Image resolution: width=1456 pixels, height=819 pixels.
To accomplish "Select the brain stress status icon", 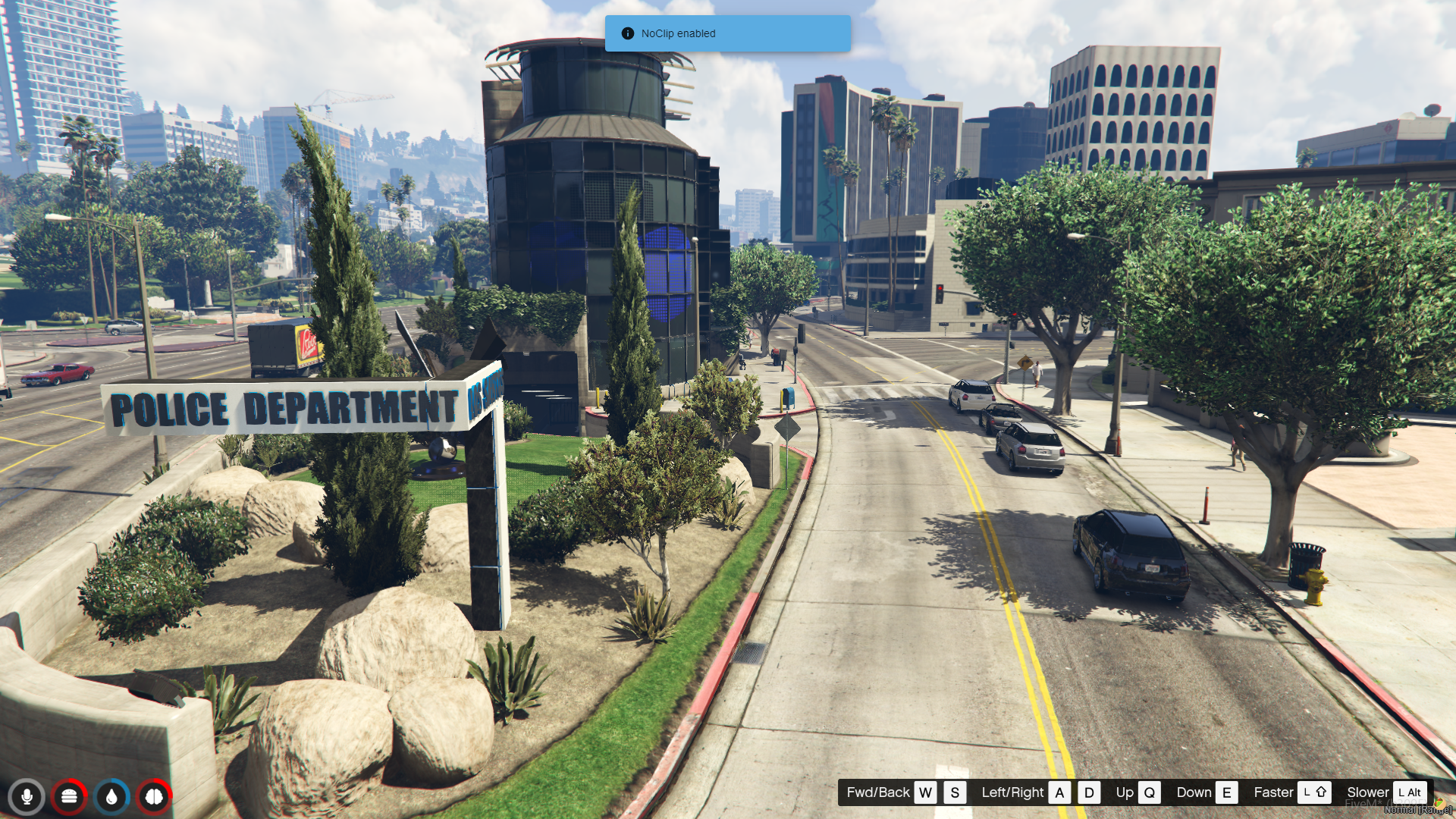I will click(x=154, y=797).
